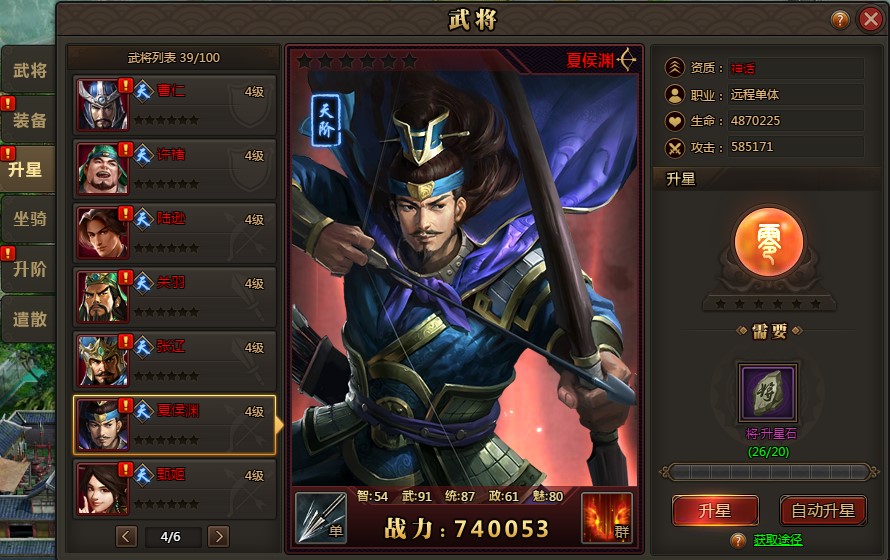Select hero 甄姬 from the list
Viewport: 890px width, 560px height.
[175, 488]
